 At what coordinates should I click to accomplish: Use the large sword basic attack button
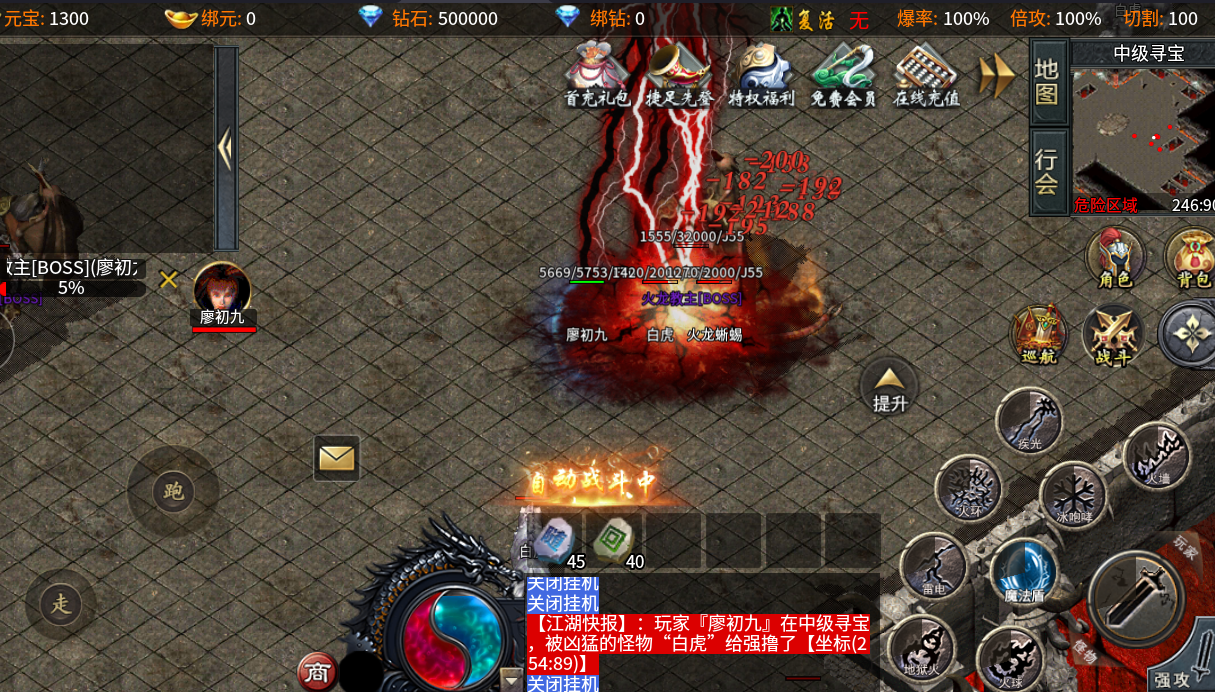click(x=1136, y=598)
